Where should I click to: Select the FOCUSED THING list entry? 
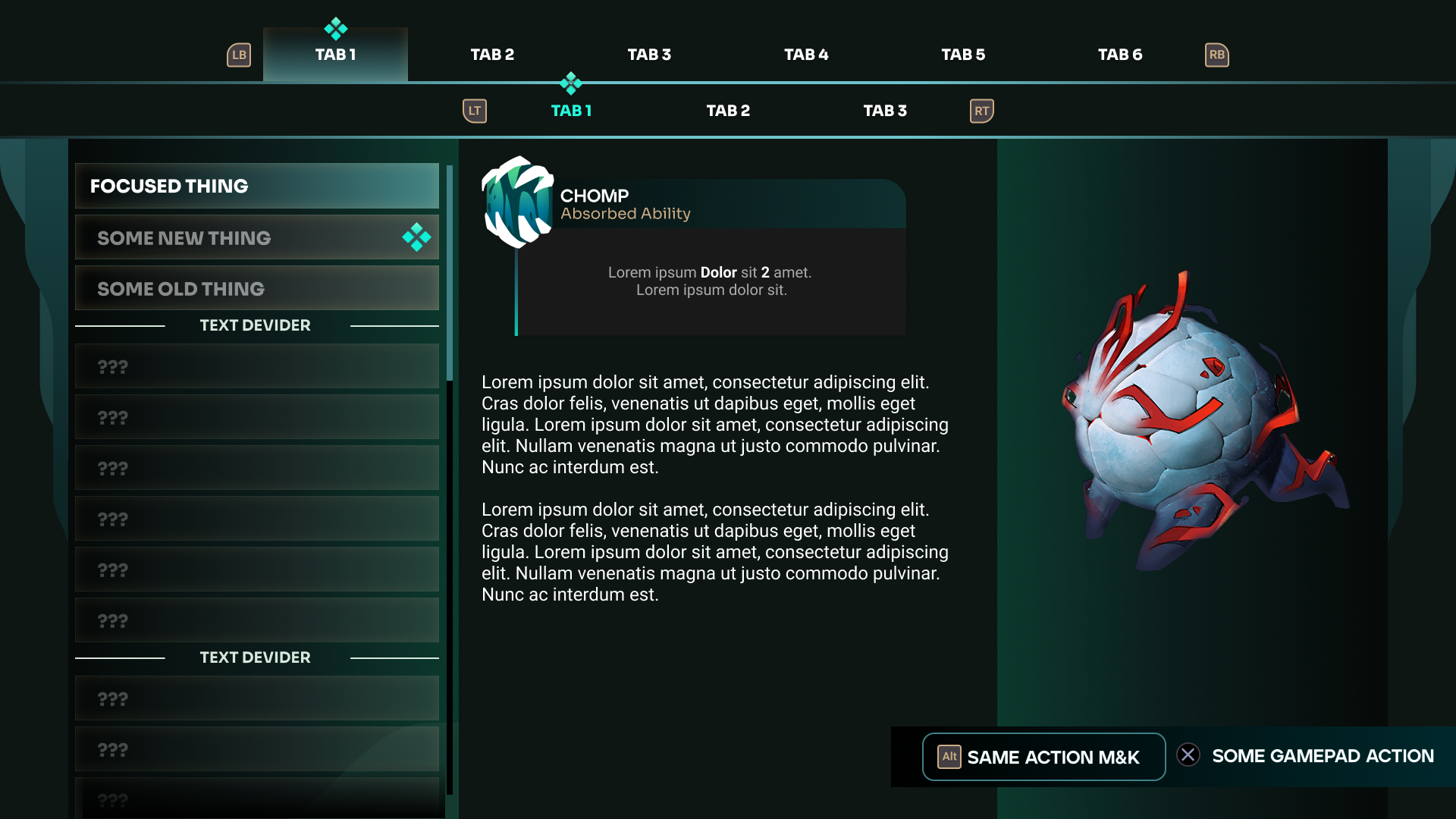point(257,186)
